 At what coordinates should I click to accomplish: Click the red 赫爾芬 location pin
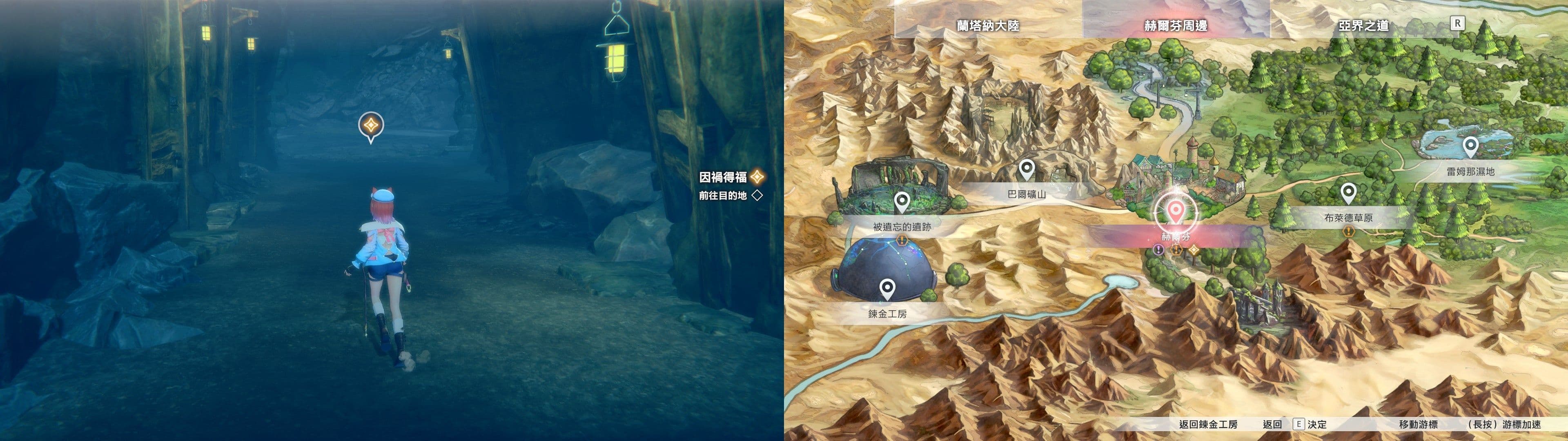tap(1176, 213)
